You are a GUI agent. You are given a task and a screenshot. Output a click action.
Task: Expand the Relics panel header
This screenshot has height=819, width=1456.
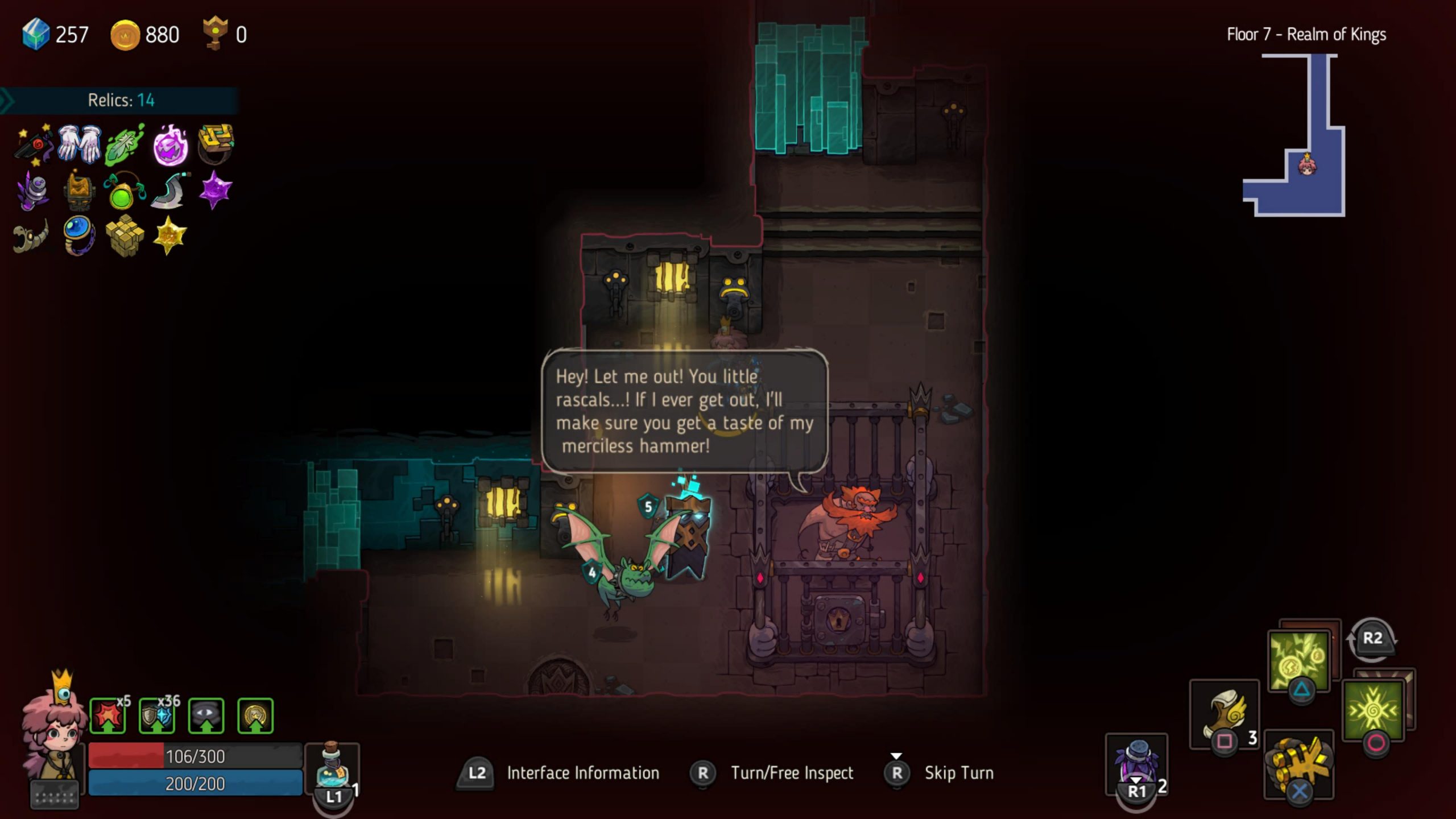[119, 101]
